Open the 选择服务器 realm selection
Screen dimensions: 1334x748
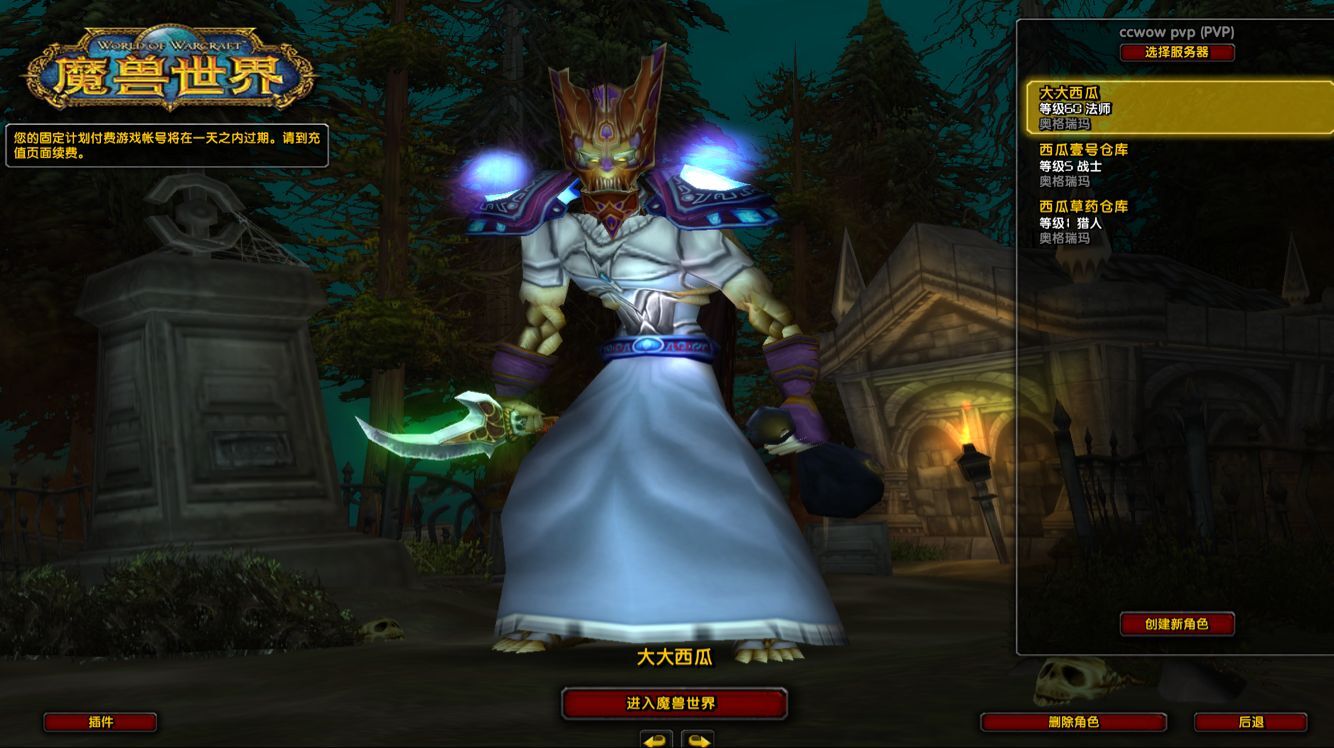pyautogui.click(x=1176, y=52)
